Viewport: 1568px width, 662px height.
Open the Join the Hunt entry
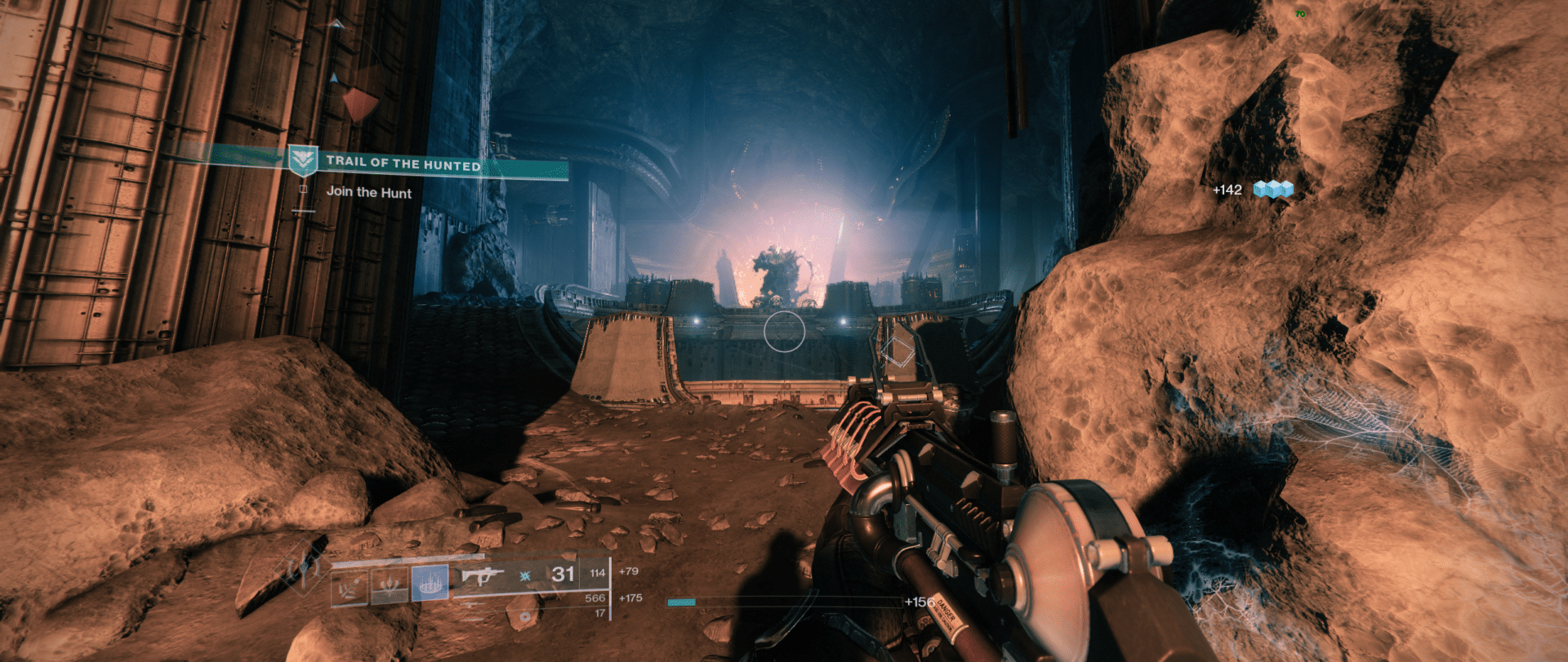(x=369, y=194)
